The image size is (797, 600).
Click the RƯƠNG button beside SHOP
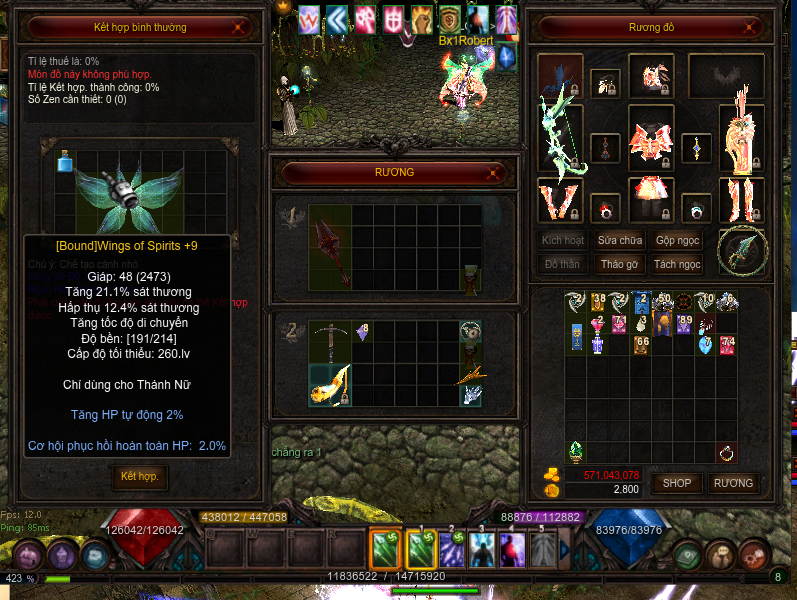(x=733, y=483)
